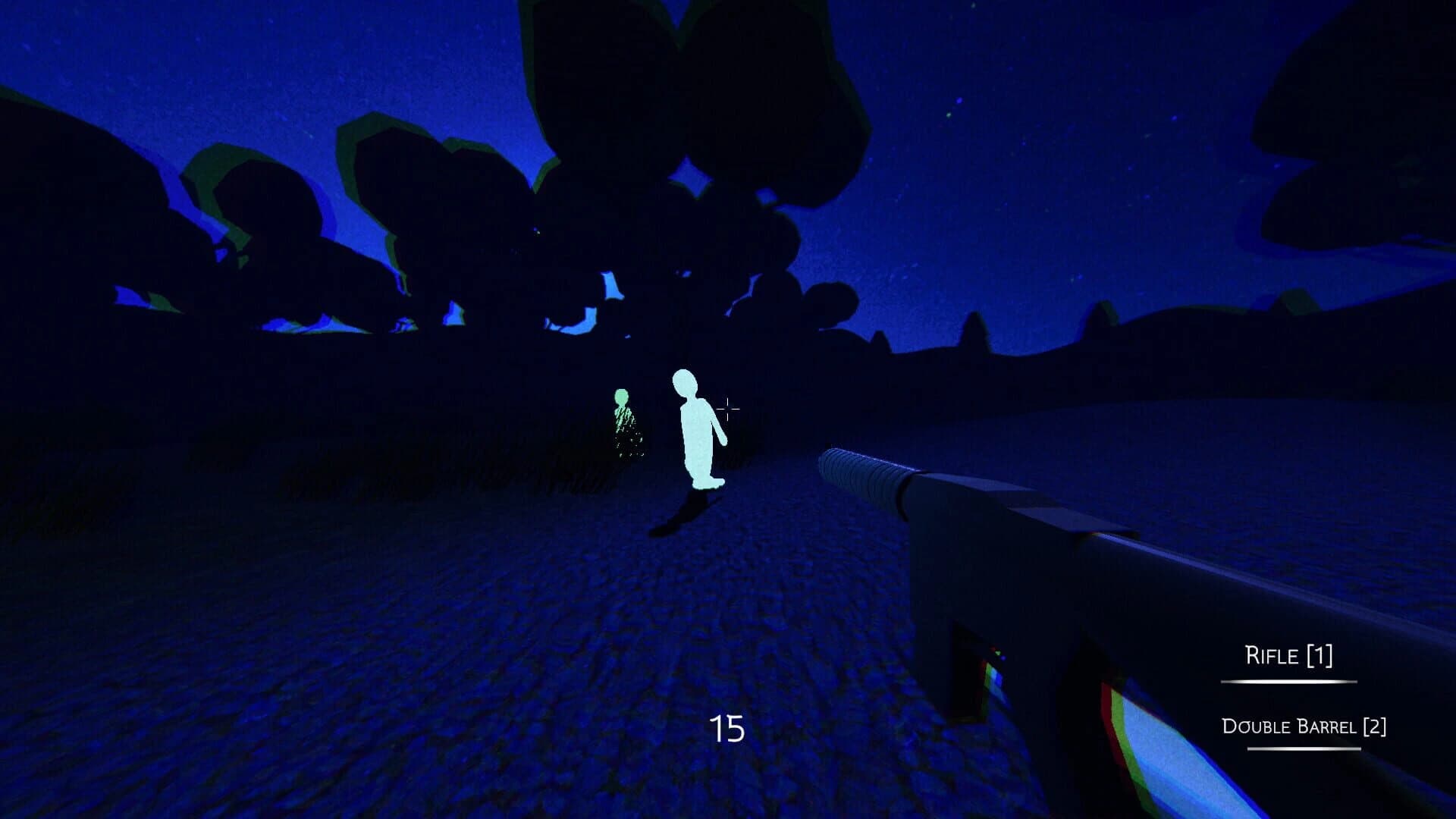Select the Rifle weapon slot
Viewport: 1456px width, 819px height.
coord(1290,656)
